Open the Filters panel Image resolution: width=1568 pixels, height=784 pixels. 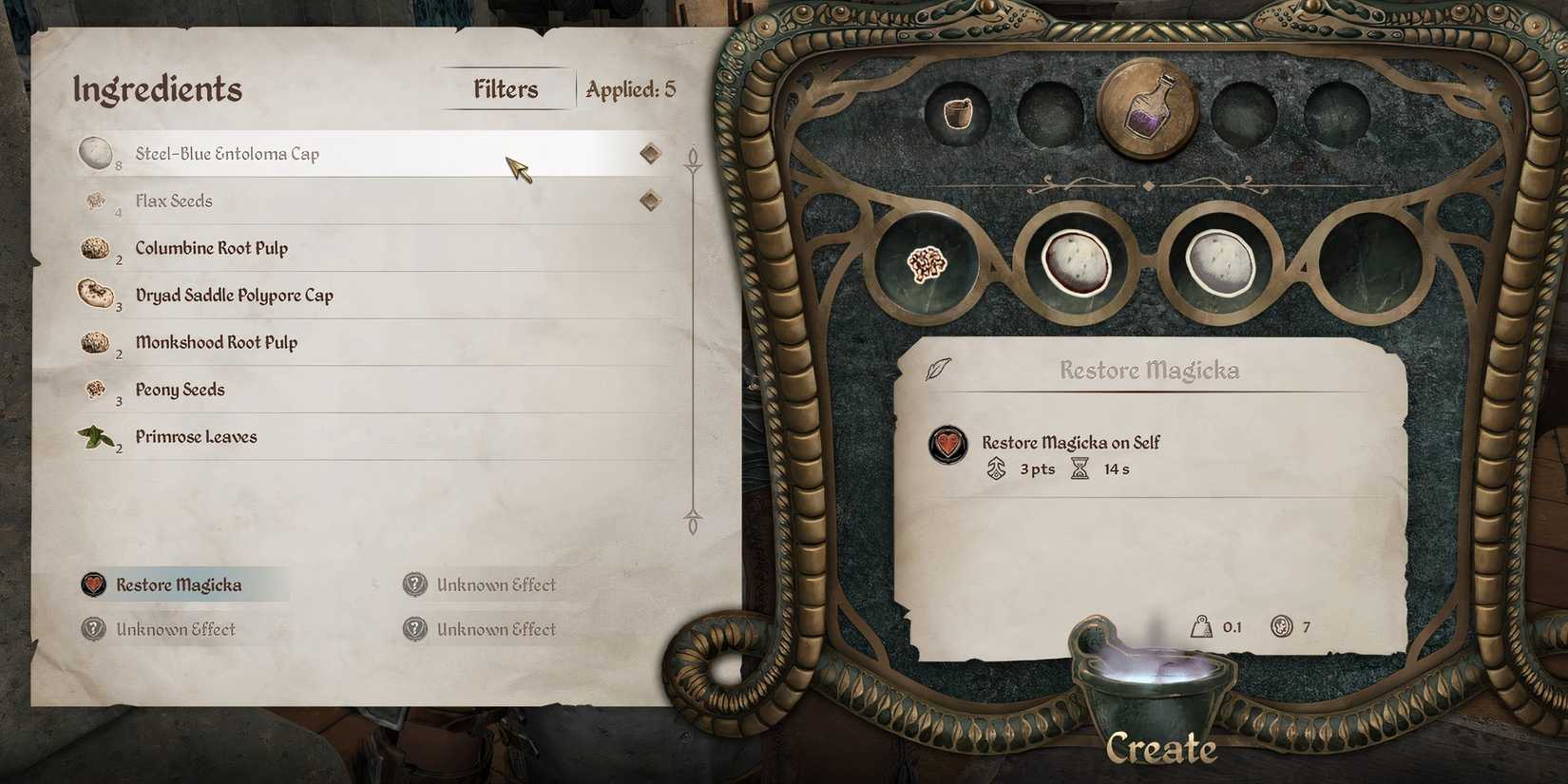[506, 88]
